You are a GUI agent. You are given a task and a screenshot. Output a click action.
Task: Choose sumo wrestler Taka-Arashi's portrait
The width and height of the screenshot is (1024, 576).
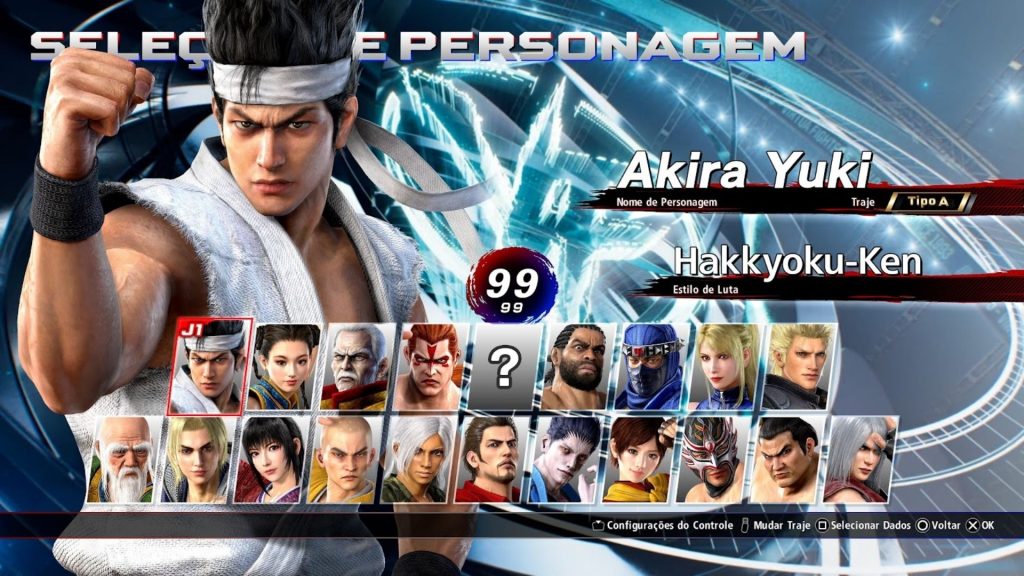pyautogui.click(x=786, y=459)
